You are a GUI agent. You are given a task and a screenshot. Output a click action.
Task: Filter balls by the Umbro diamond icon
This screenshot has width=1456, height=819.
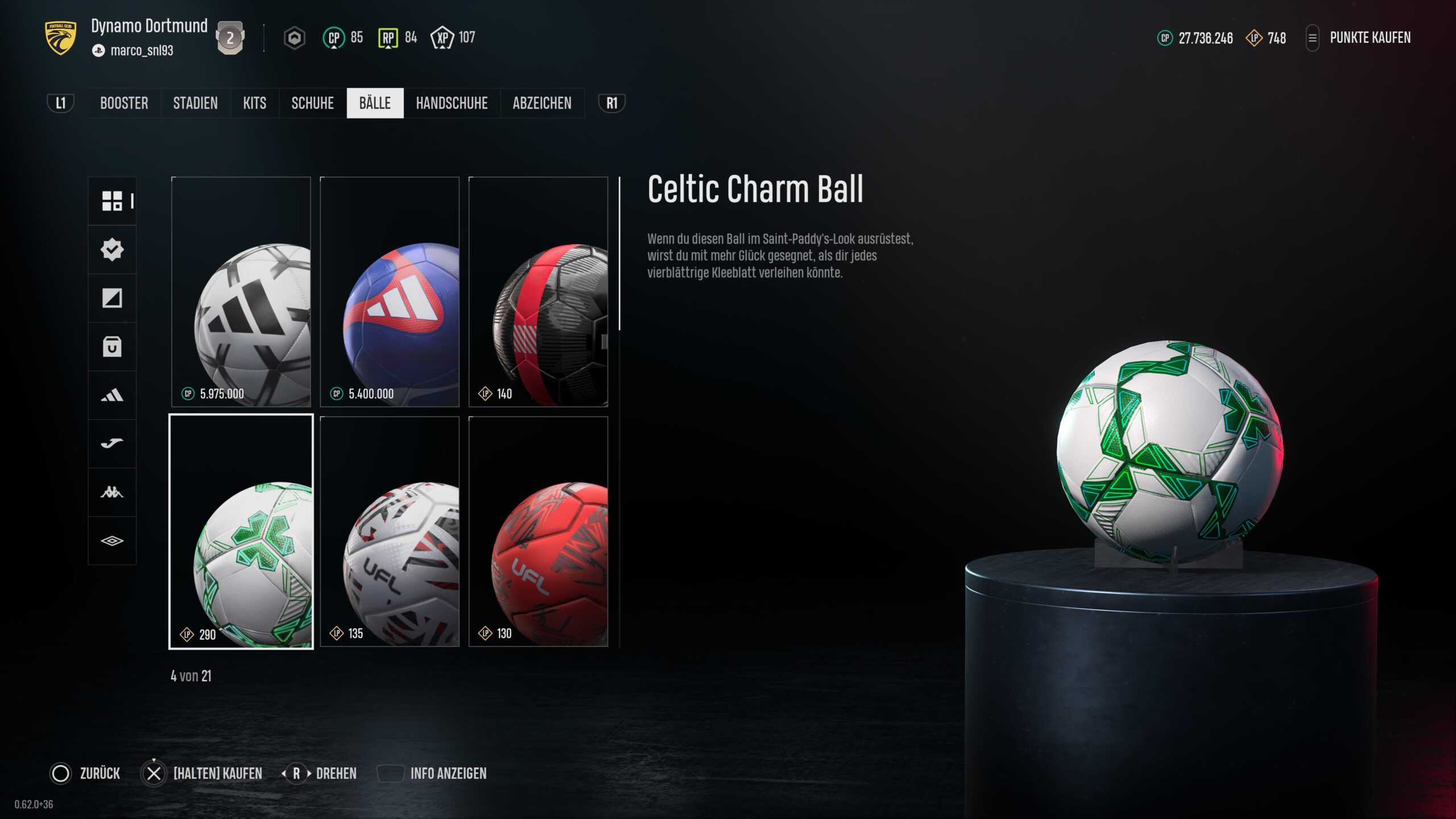(112, 540)
